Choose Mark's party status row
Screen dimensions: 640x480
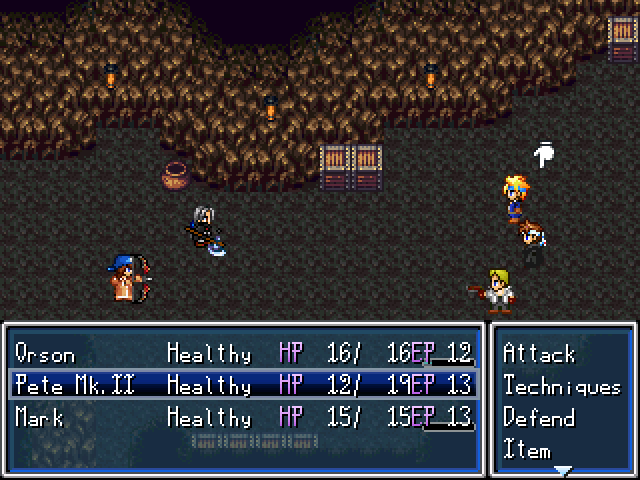[243, 417]
